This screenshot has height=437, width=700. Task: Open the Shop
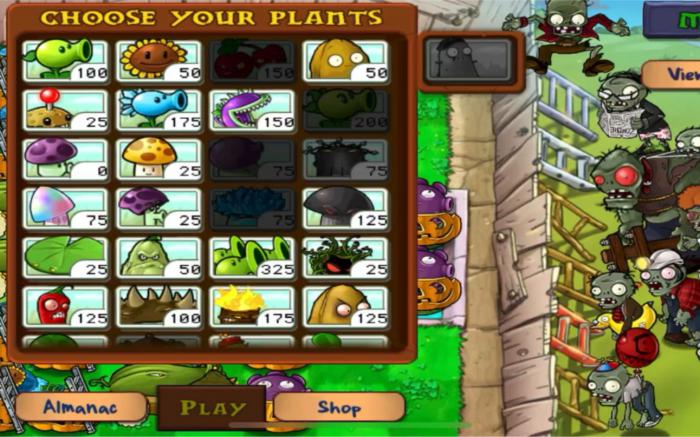339,407
